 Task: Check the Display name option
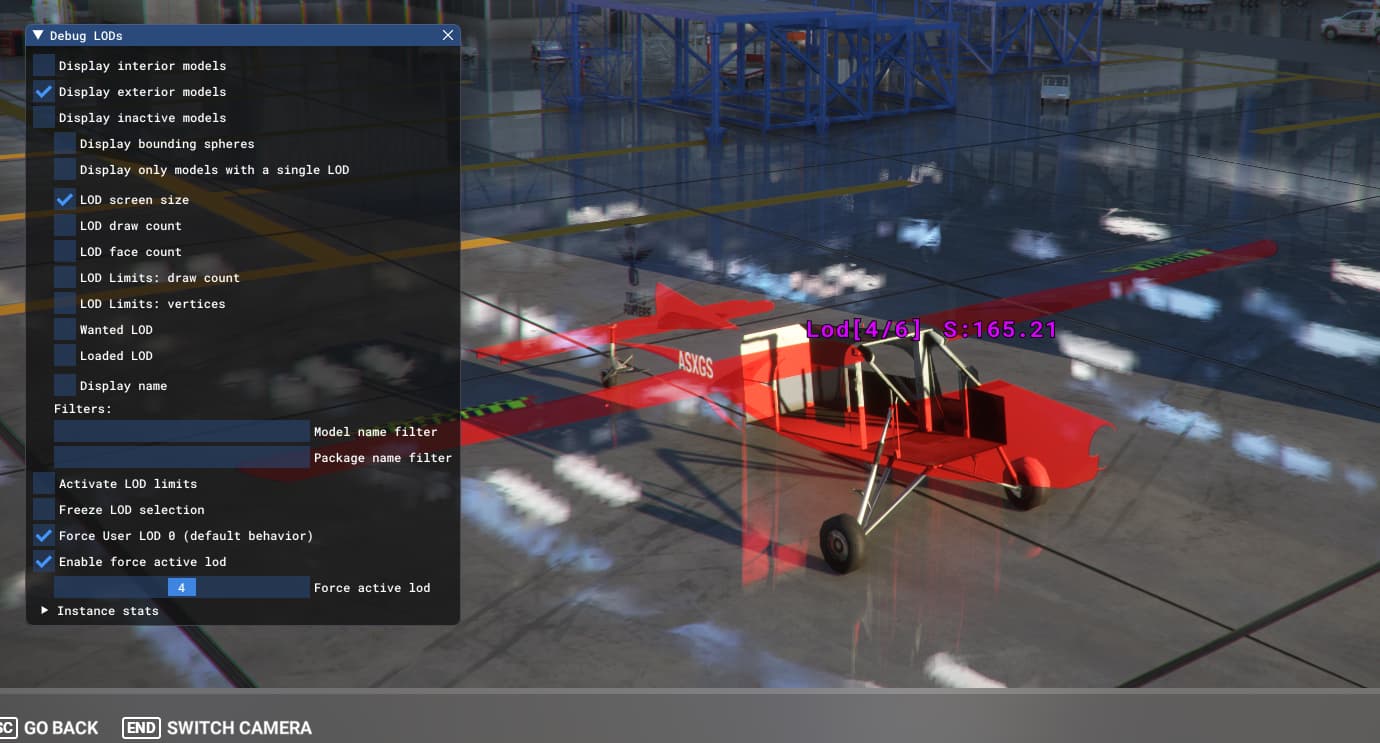pos(65,386)
